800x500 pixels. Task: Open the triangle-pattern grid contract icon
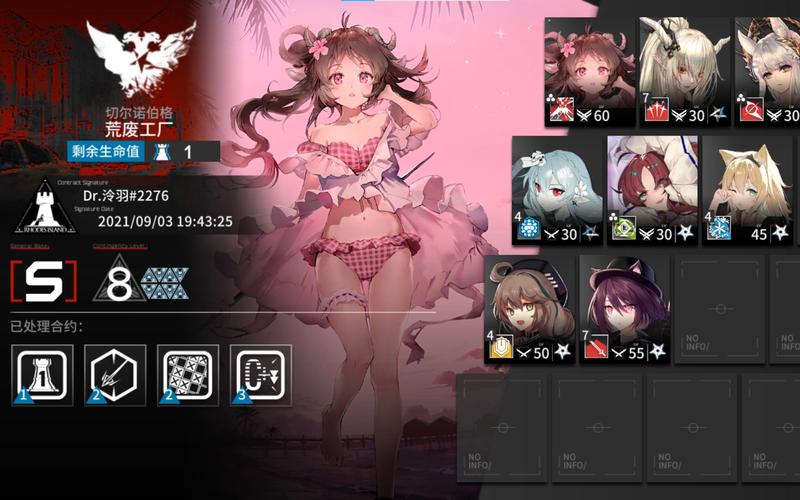(x=188, y=375)
